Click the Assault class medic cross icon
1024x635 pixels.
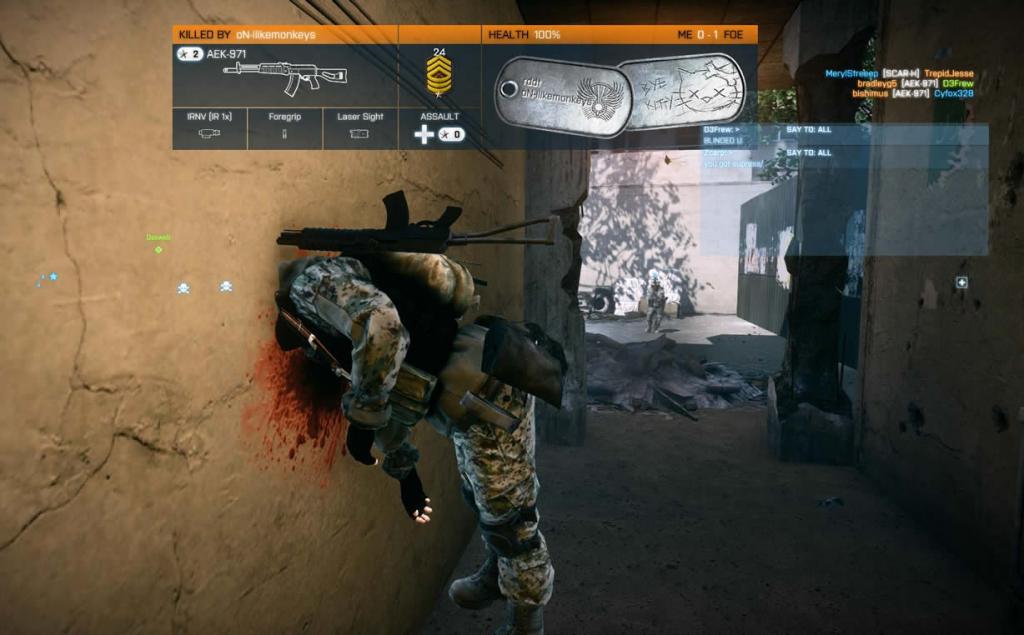click(424, 134)
